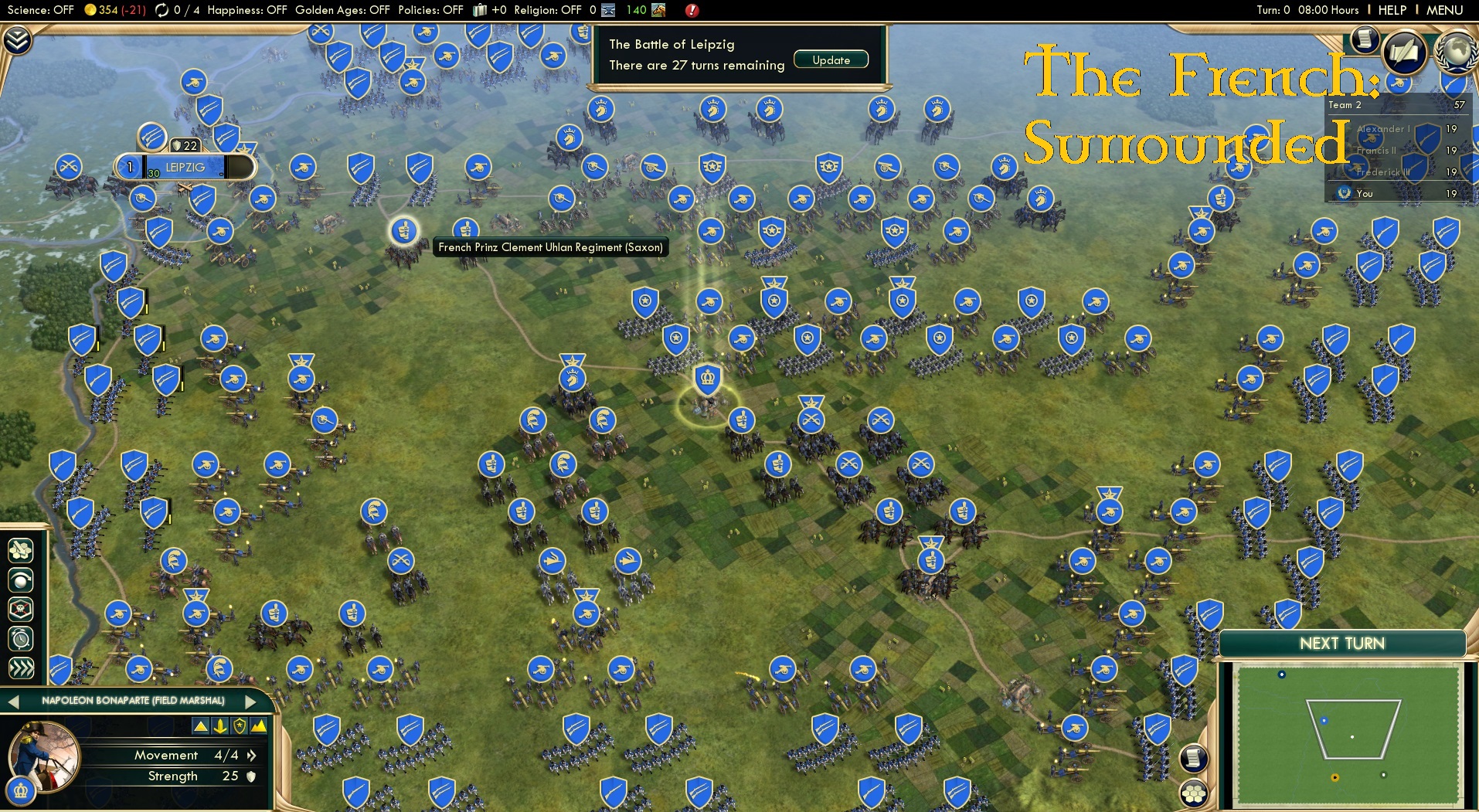Toggle alert with the shield unit action
Viewport: 1479px width, 812px height.
click(x=238, y=725)
